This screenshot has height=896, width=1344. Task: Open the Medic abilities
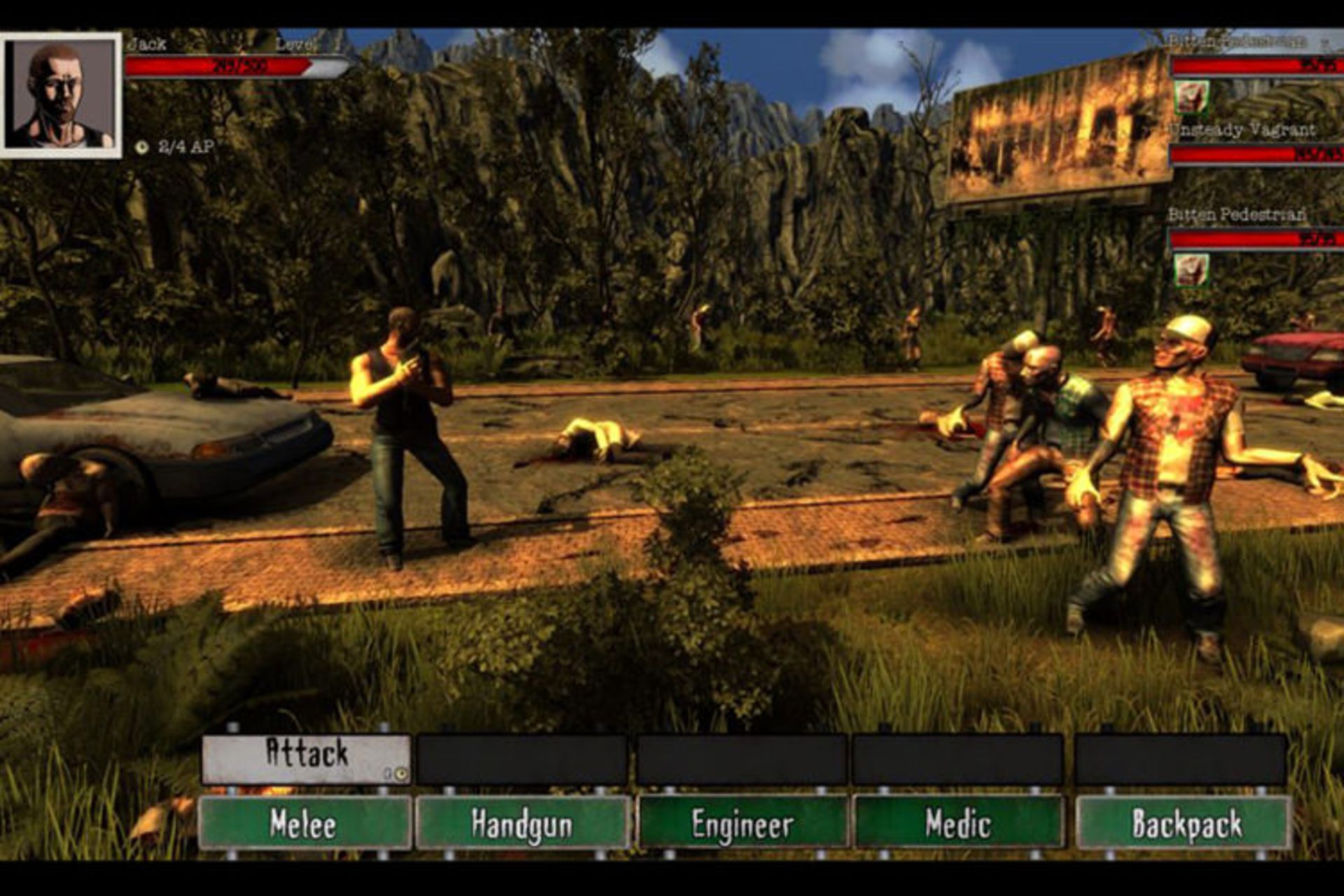(x=958, y=823)
